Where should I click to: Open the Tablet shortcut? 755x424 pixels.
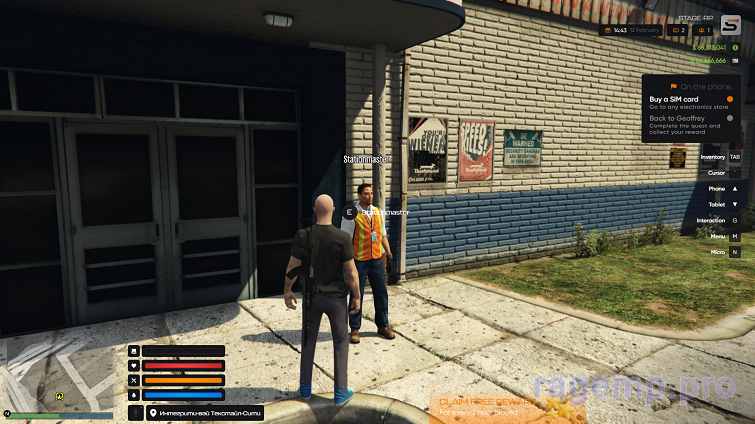click(x=724, y=204)
